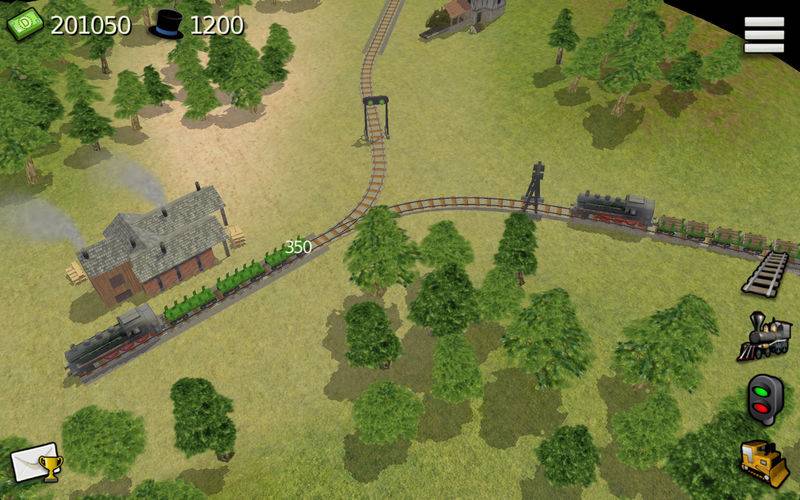Select the yellow bulldozer tool
Image resolution: width=800 pixels, height=500 pixels.
tap(764, 461)
